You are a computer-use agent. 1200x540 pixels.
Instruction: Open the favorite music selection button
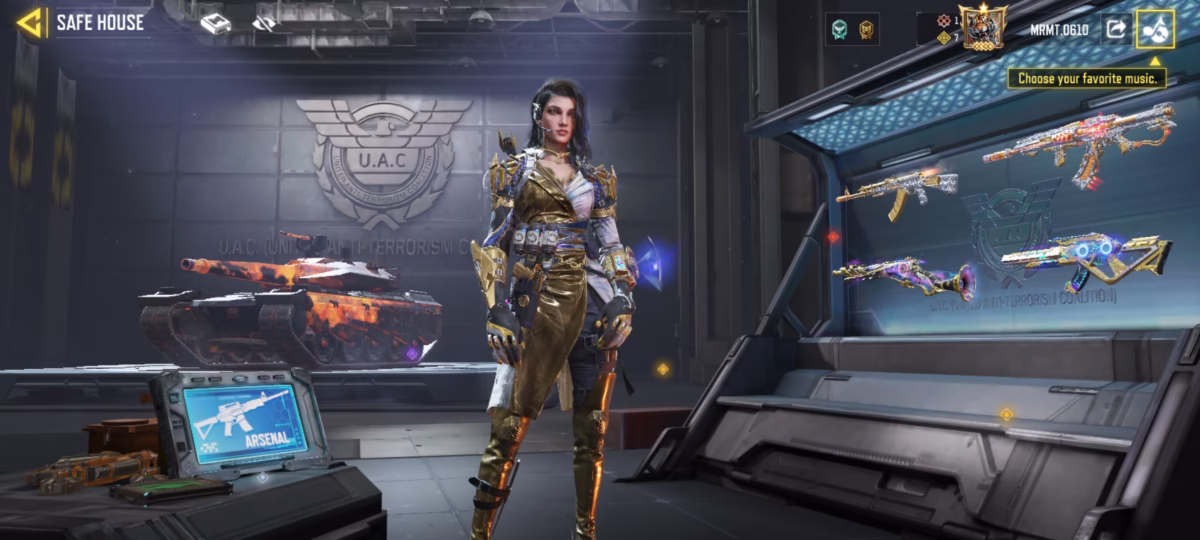tap(1155, 29)
